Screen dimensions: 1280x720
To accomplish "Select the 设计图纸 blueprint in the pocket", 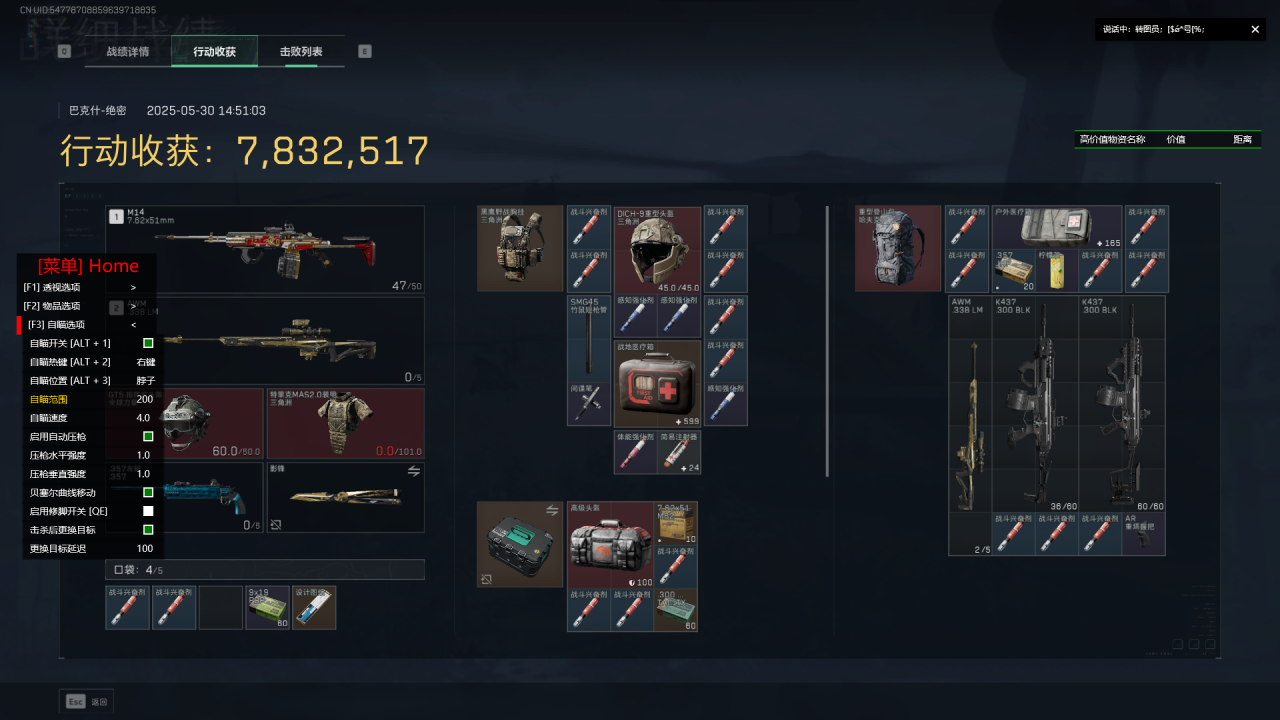I will 314,608.
